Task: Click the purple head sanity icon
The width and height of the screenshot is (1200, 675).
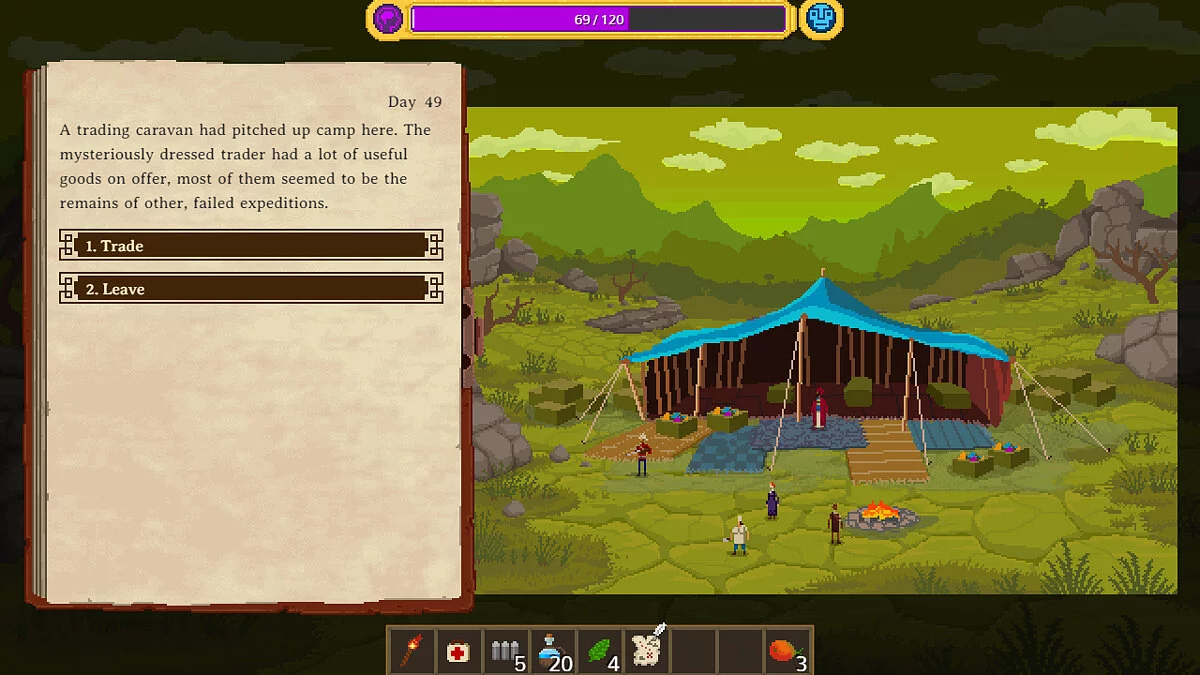Action: pos(388,19)
